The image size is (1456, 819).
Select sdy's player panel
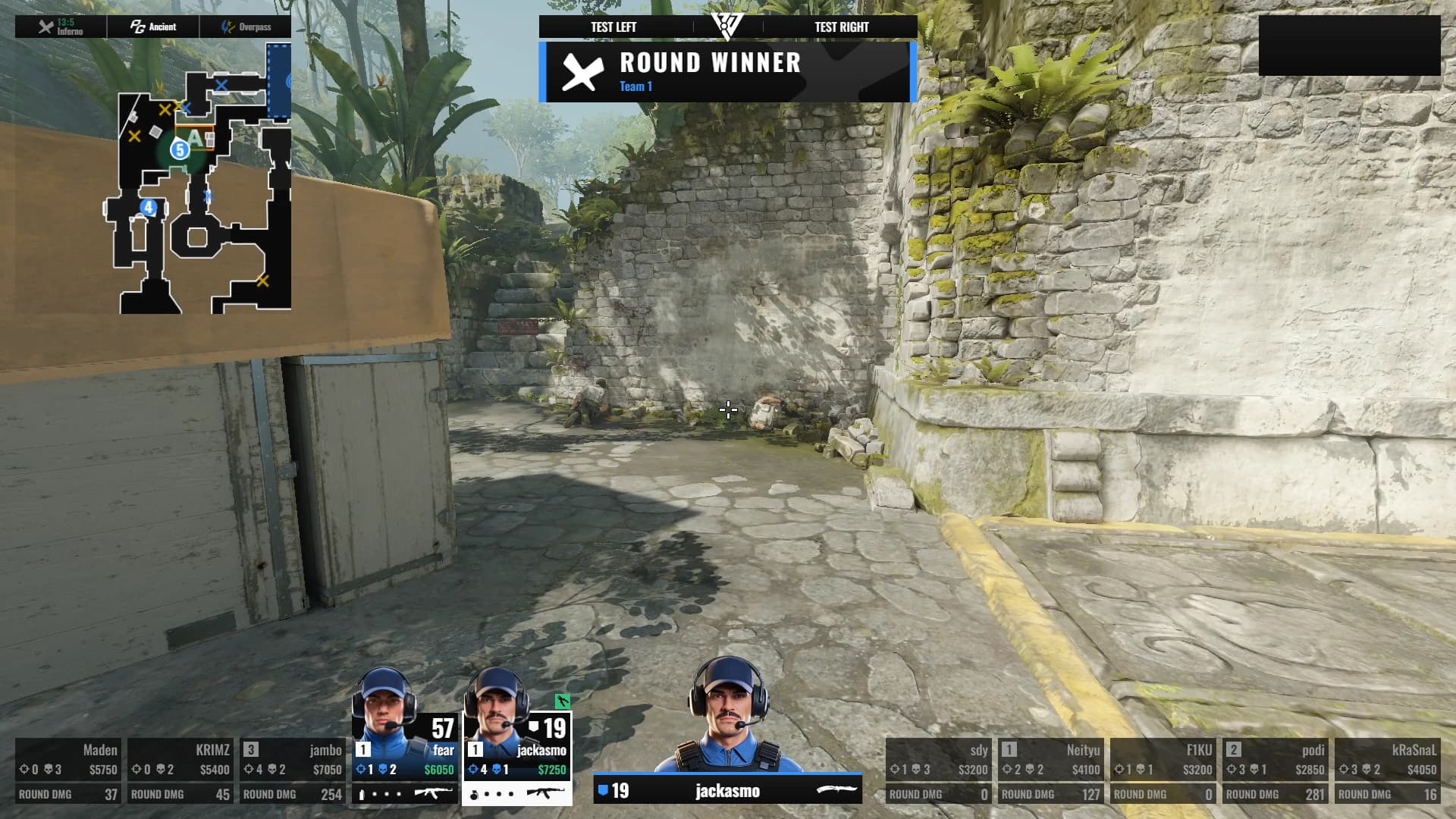coord(939,770)
